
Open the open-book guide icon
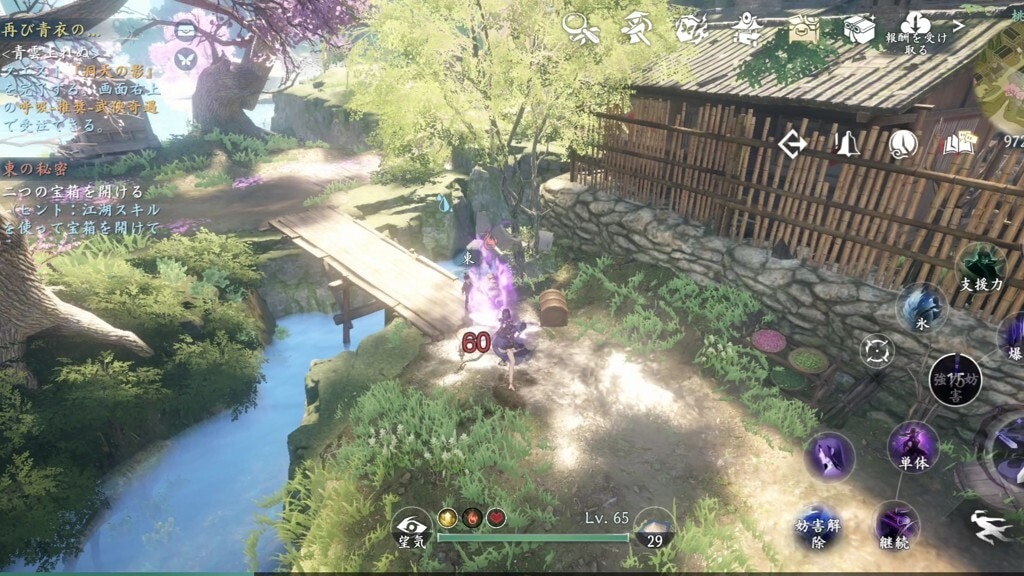click(x=958, y=145)
